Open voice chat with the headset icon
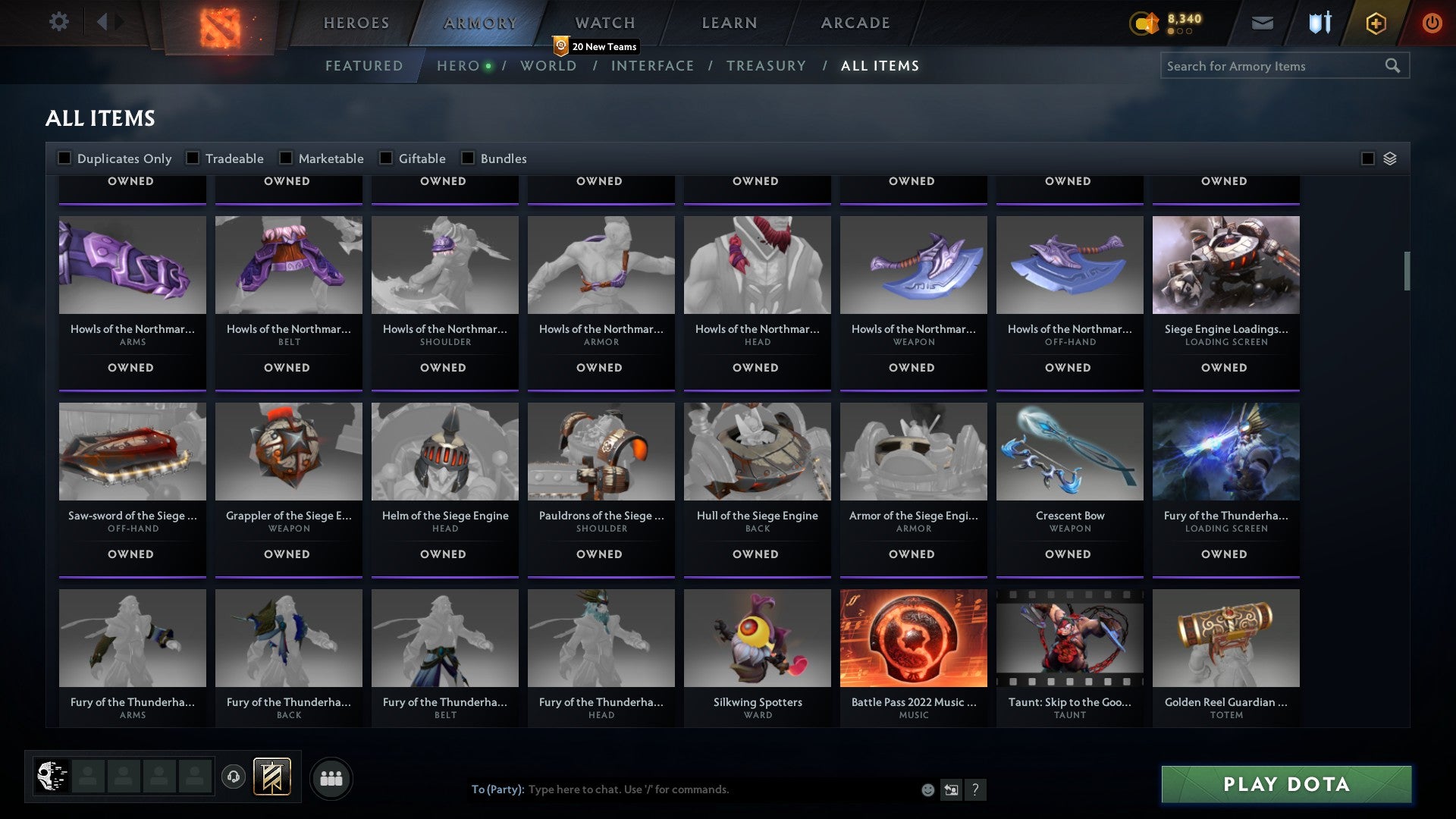Image resolution: width=1456 pixels, height=819 pixels. pyautogui.click(x=233, y=777)
